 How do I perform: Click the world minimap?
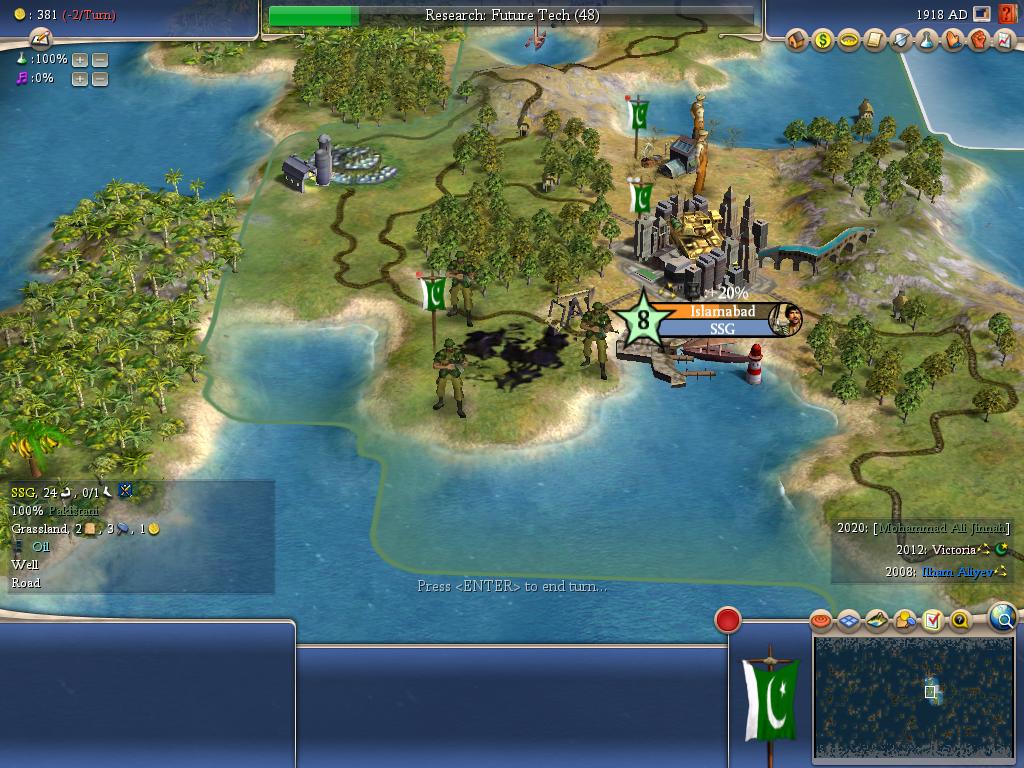coord(913,696)
